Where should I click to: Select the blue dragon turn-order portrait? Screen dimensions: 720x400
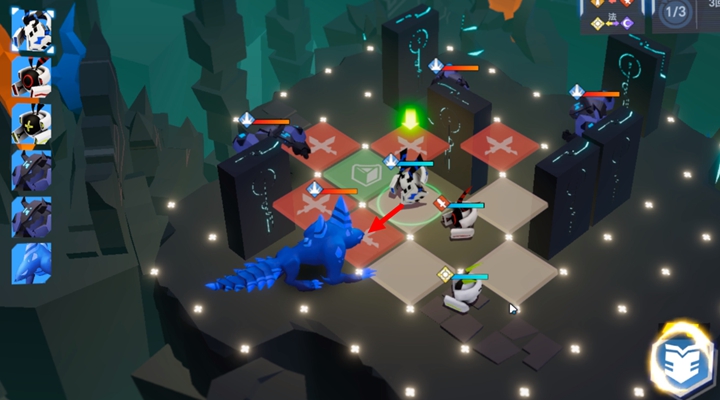32,262
